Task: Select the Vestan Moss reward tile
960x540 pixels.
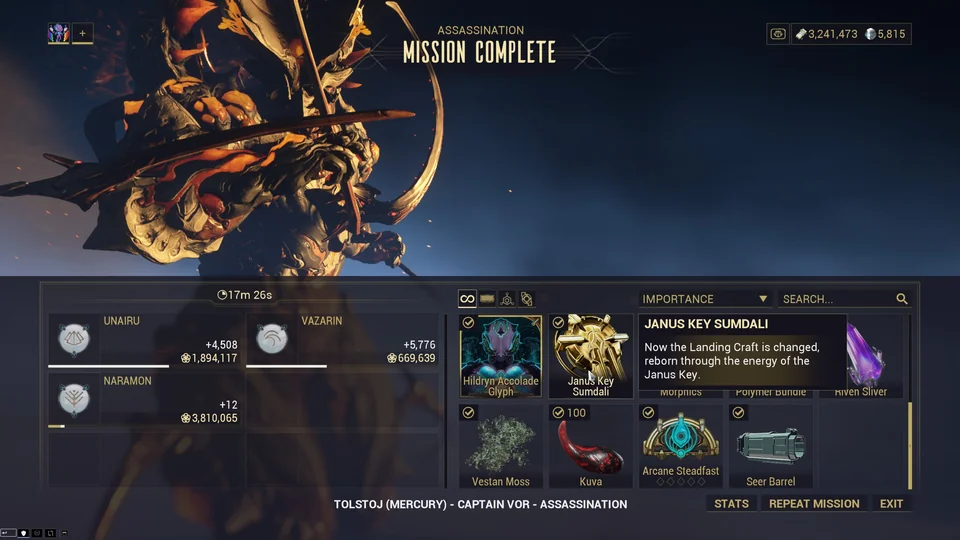Action: coord(501,446)
